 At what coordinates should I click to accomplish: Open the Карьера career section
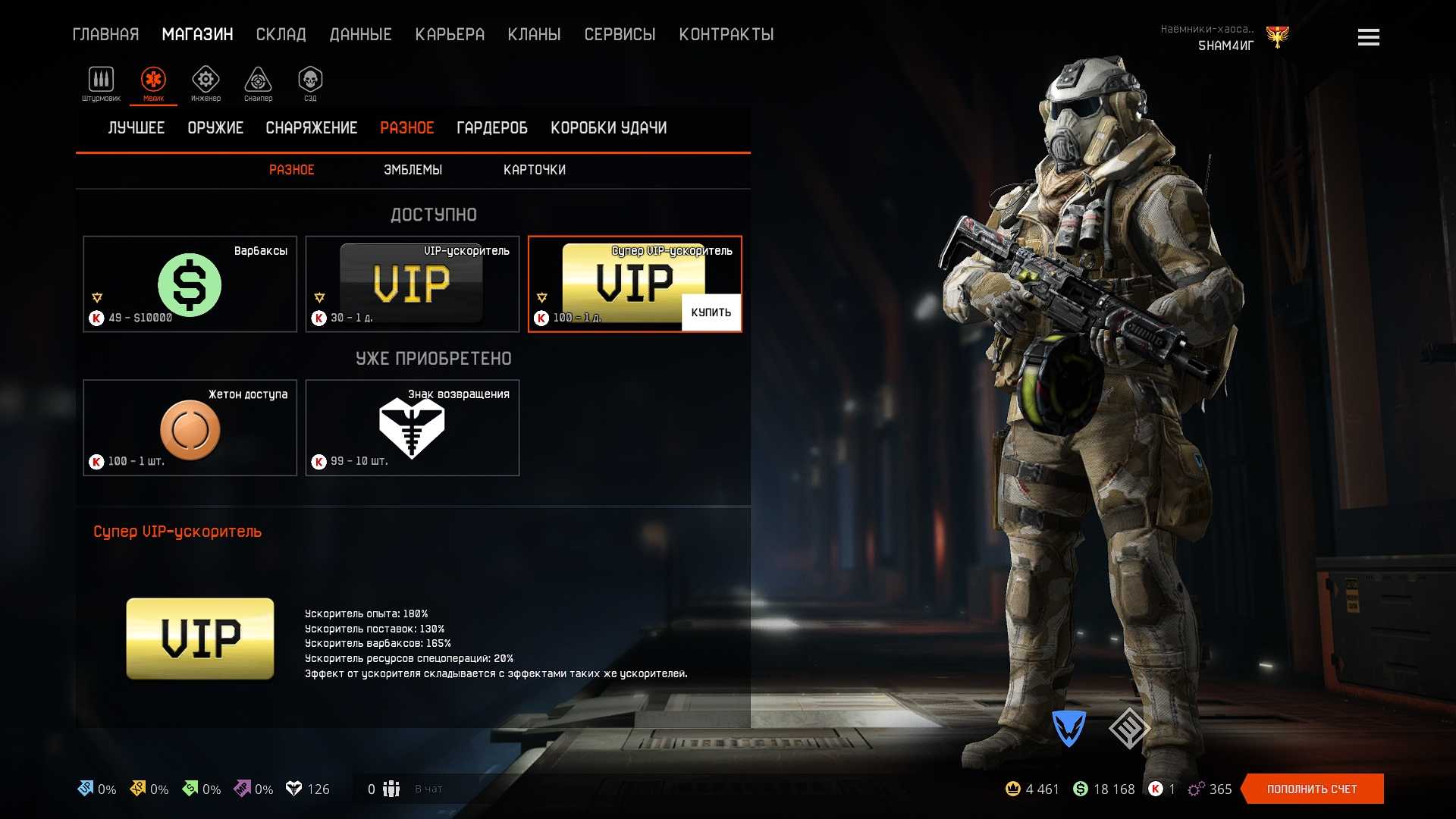tap(450, 34)
